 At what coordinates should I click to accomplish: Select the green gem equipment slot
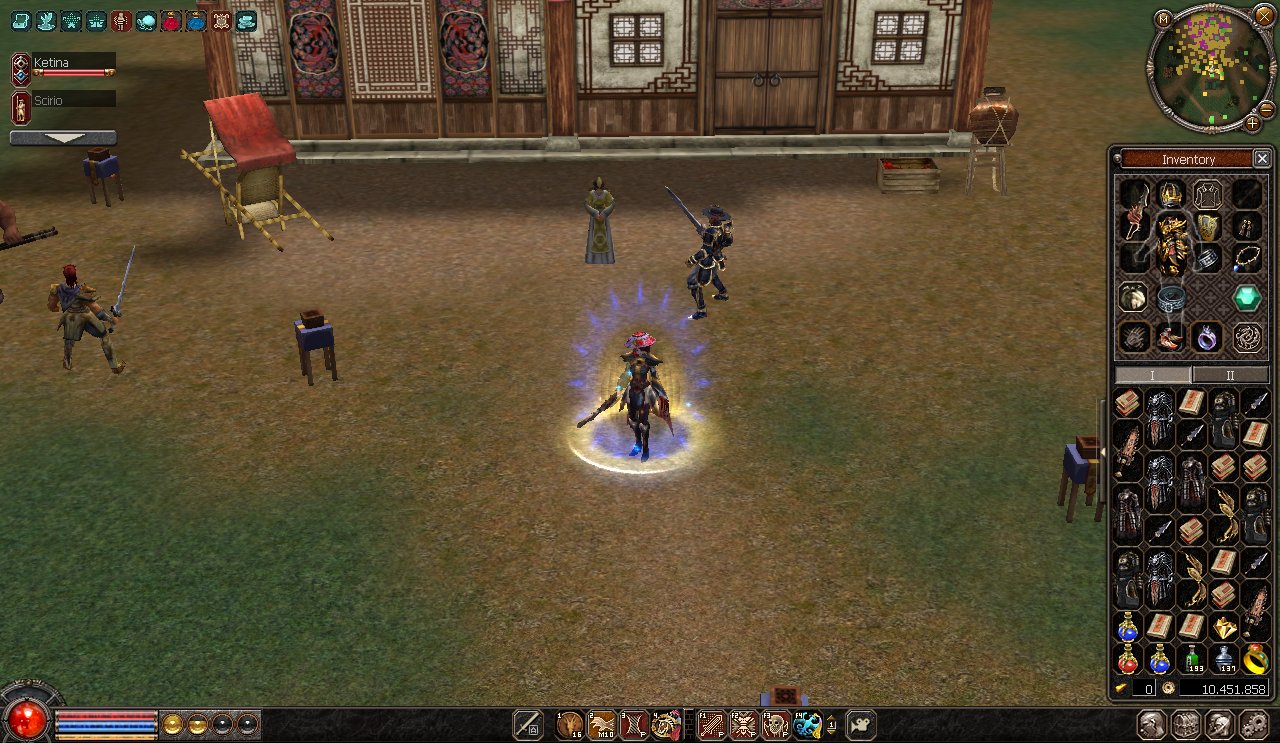click(x=1246, y=297)
